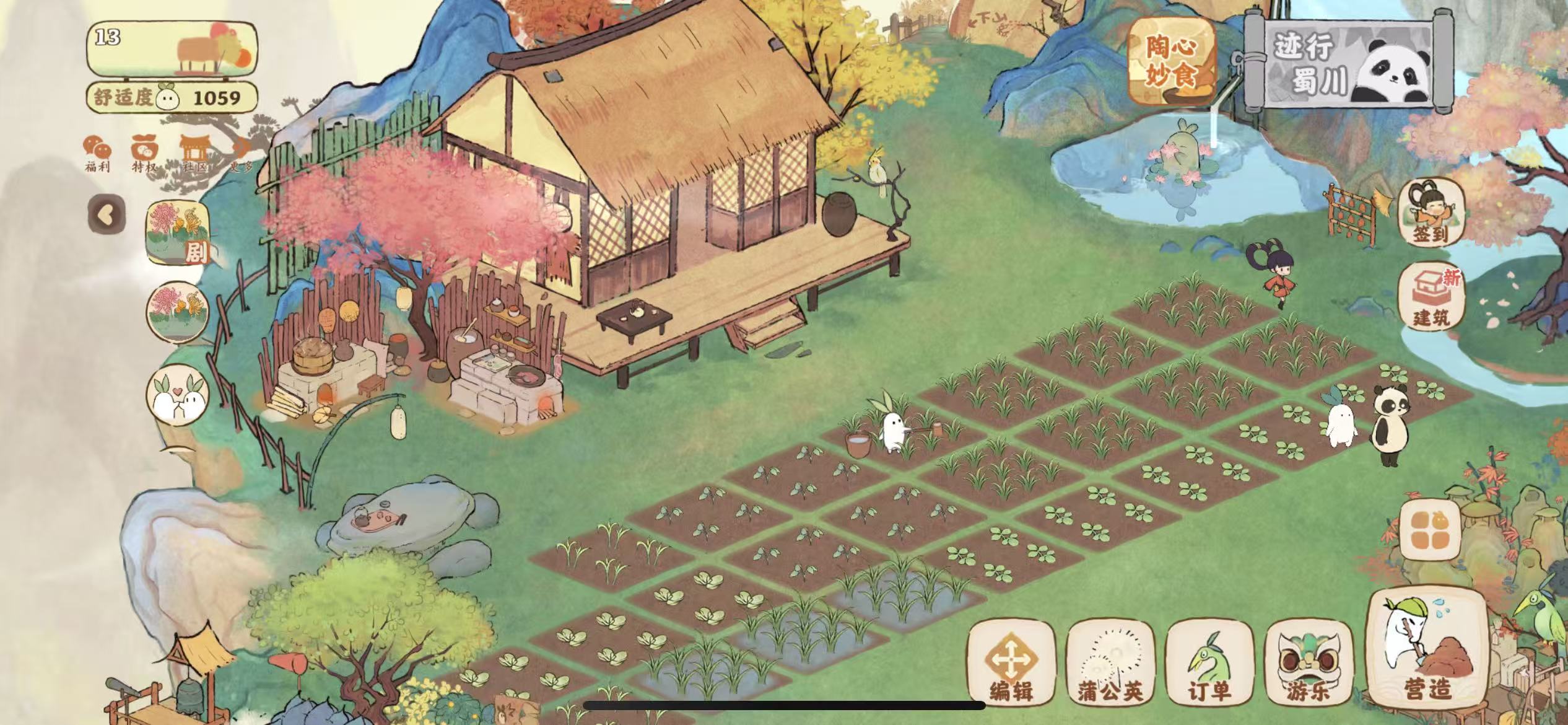Image resolution: width=1568 pixels, height=725 pixels.
Task: Collapse the side panel with heart arrow
Action: point(107,215)
